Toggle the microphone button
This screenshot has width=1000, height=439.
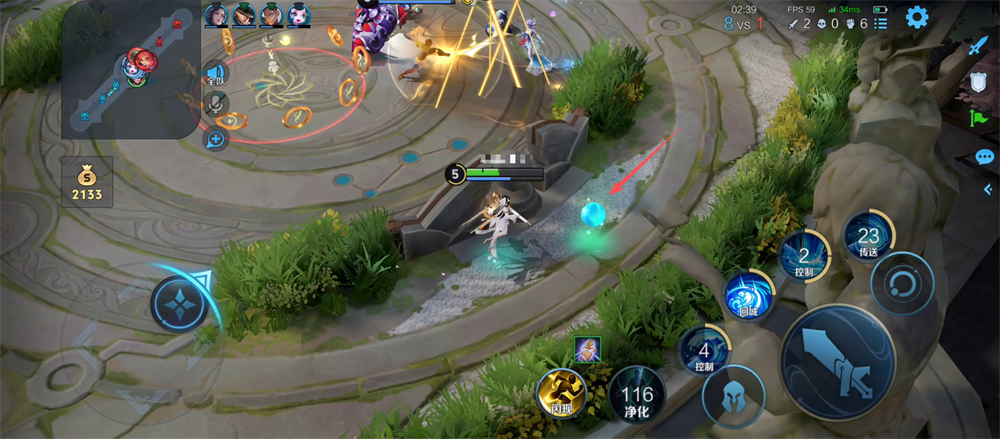[215, 105]
